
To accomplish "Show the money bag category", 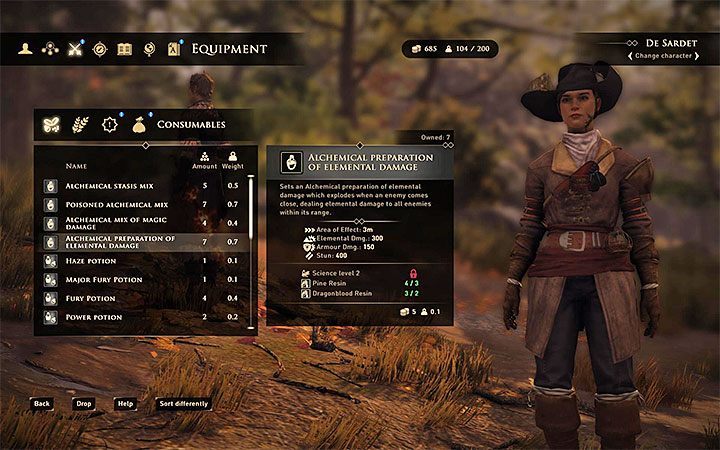I will [x=138, y=125].
